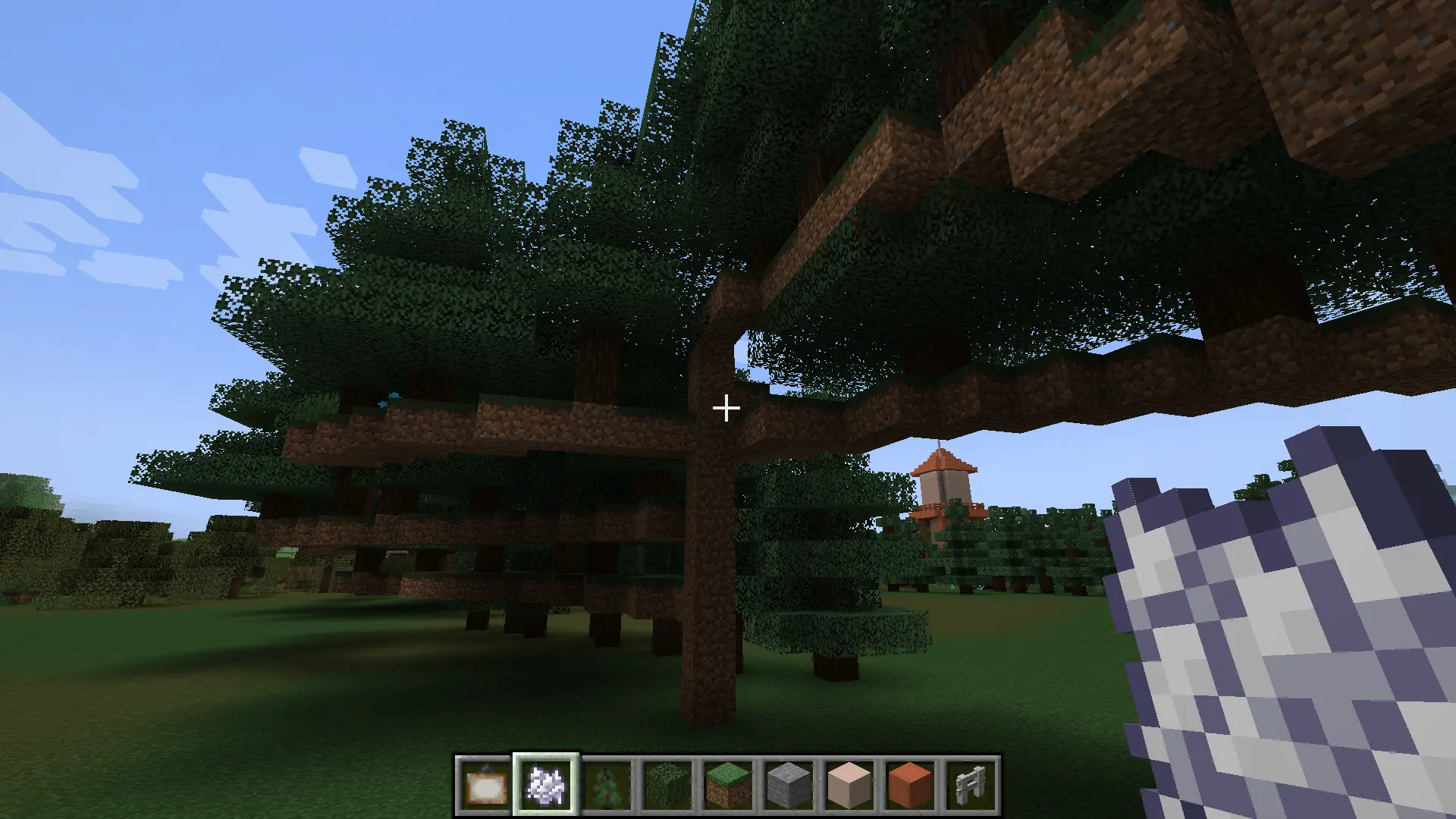Select the bone meal hotbar slot
Viewport: 1456px width, 819px height.
[546, 785]
